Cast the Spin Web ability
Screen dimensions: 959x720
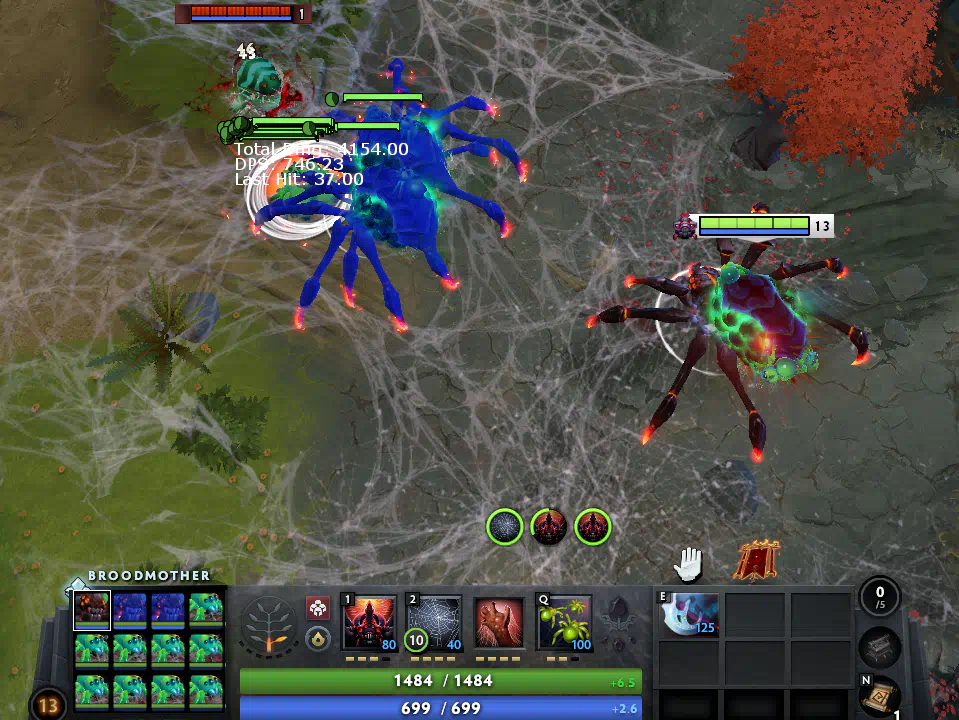point(434,624)
